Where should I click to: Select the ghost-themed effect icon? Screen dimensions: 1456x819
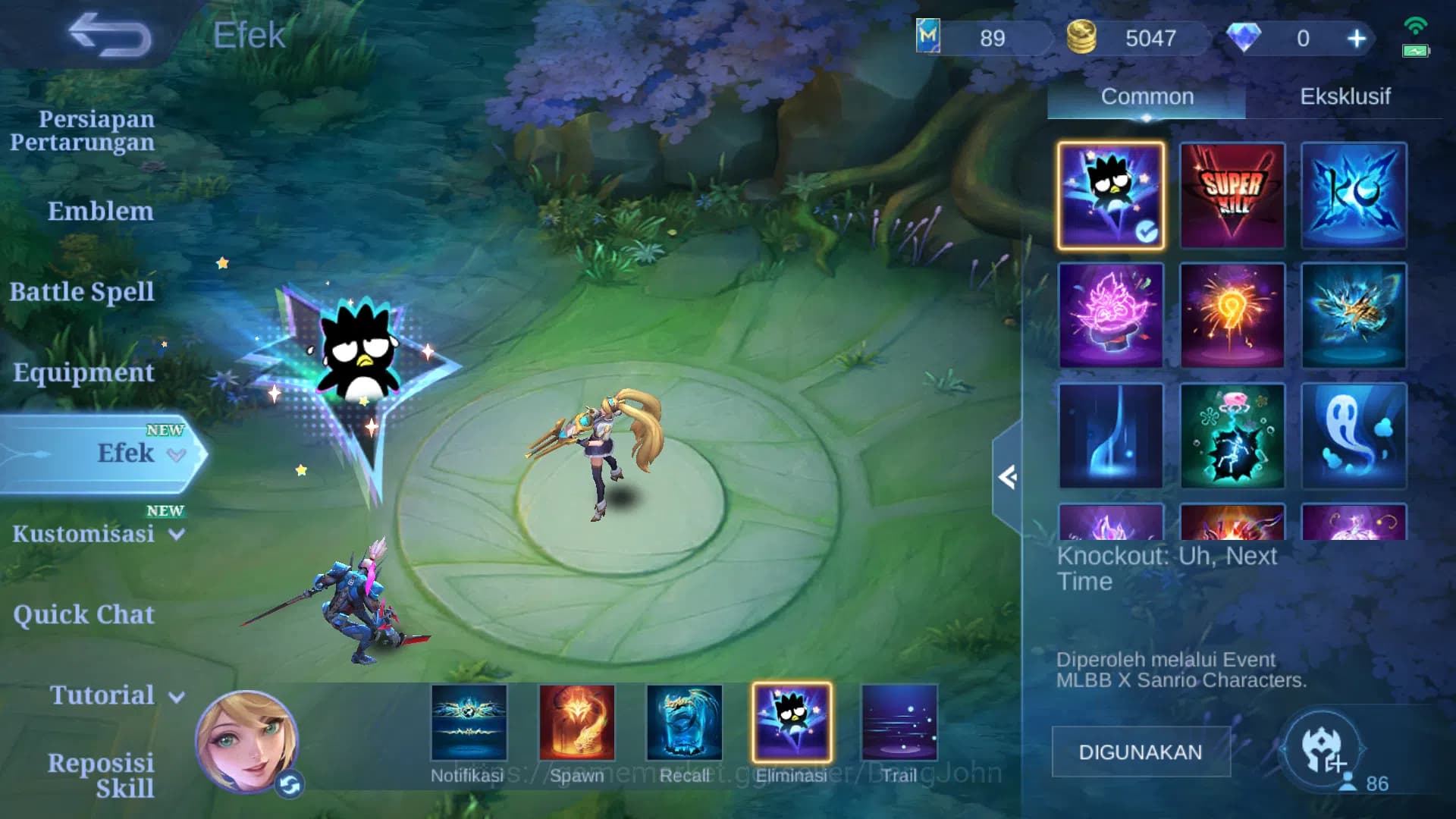(x=1353, y=438)
